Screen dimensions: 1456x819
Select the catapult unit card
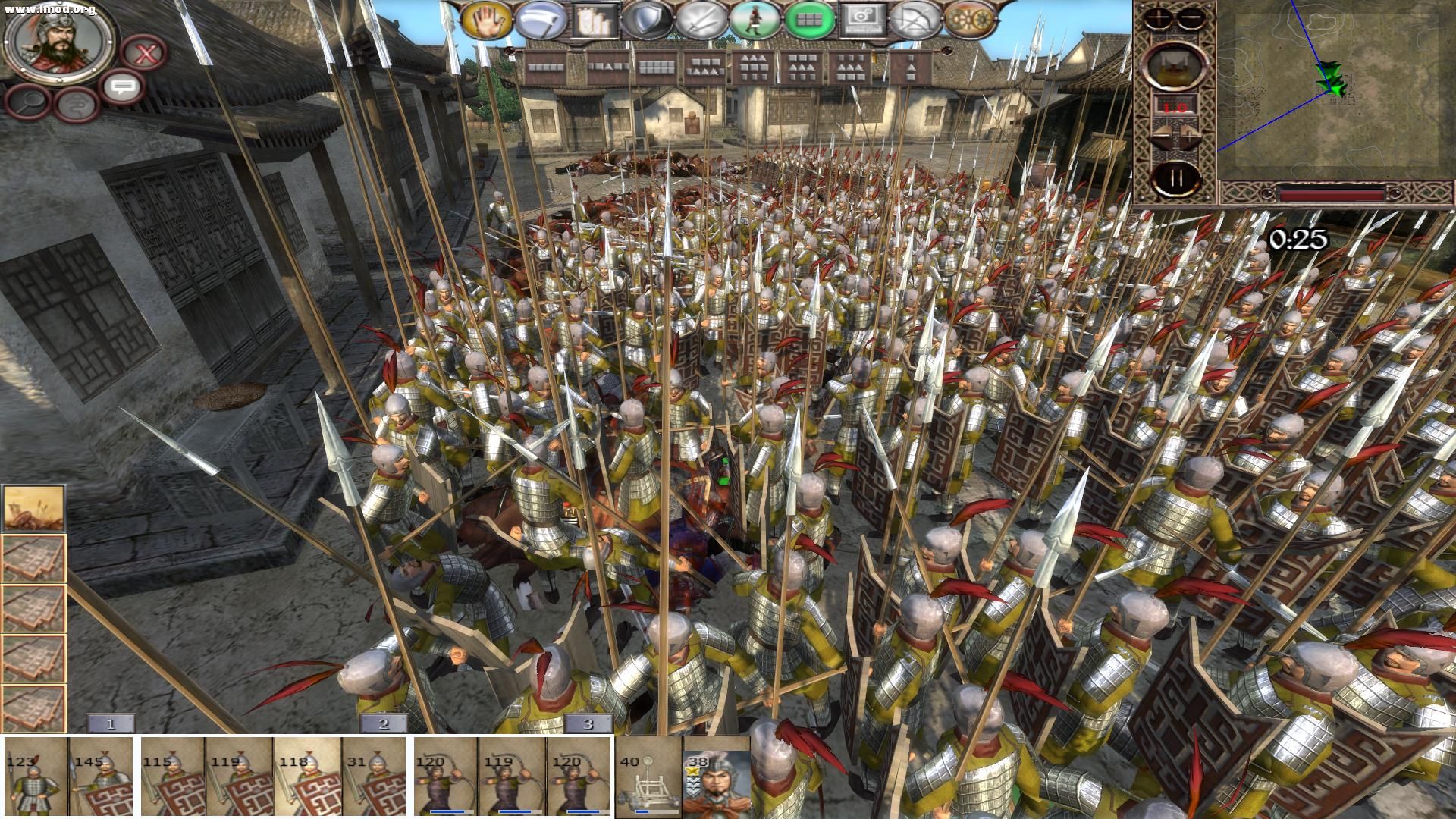[x=647, y=777]
